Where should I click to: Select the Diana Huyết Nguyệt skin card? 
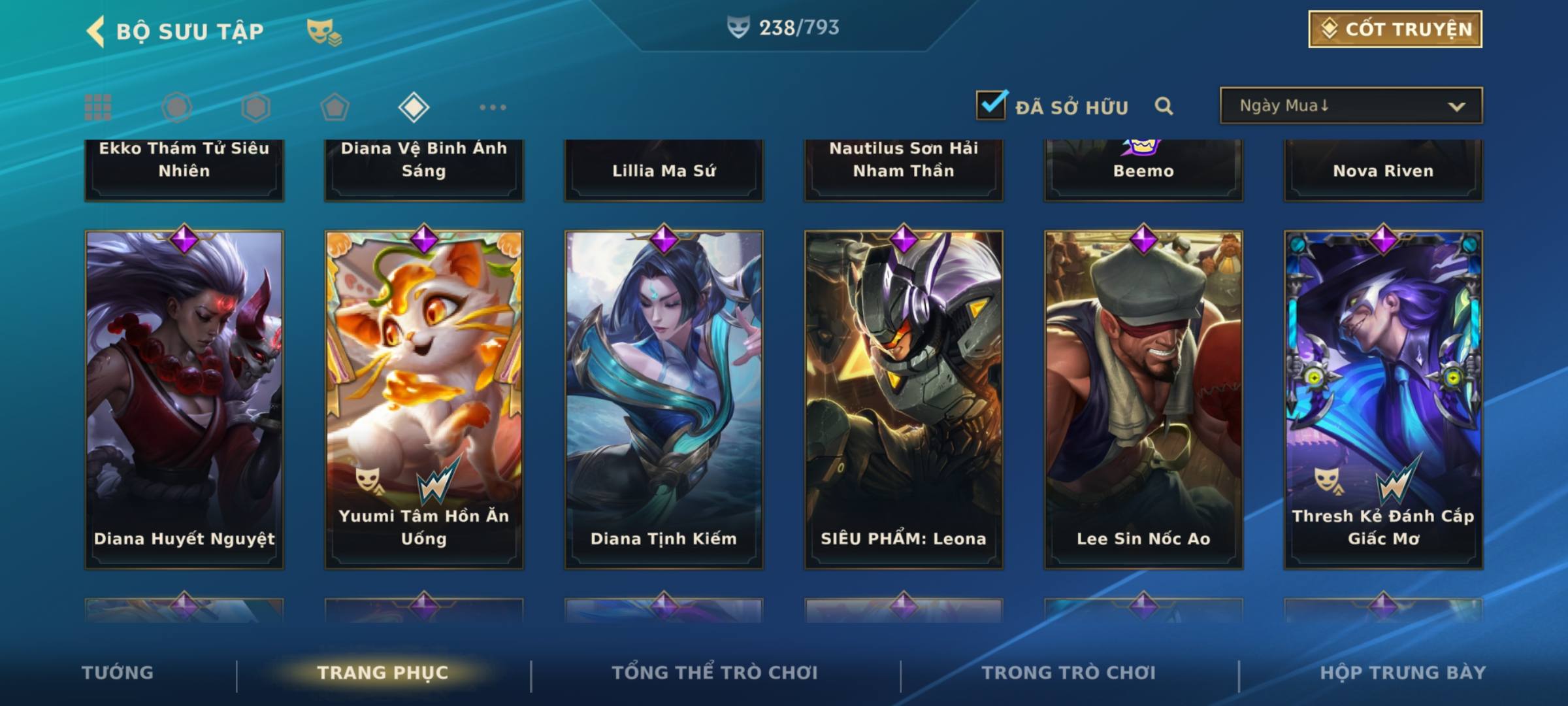pyautogui.click(x=184, y=399)
